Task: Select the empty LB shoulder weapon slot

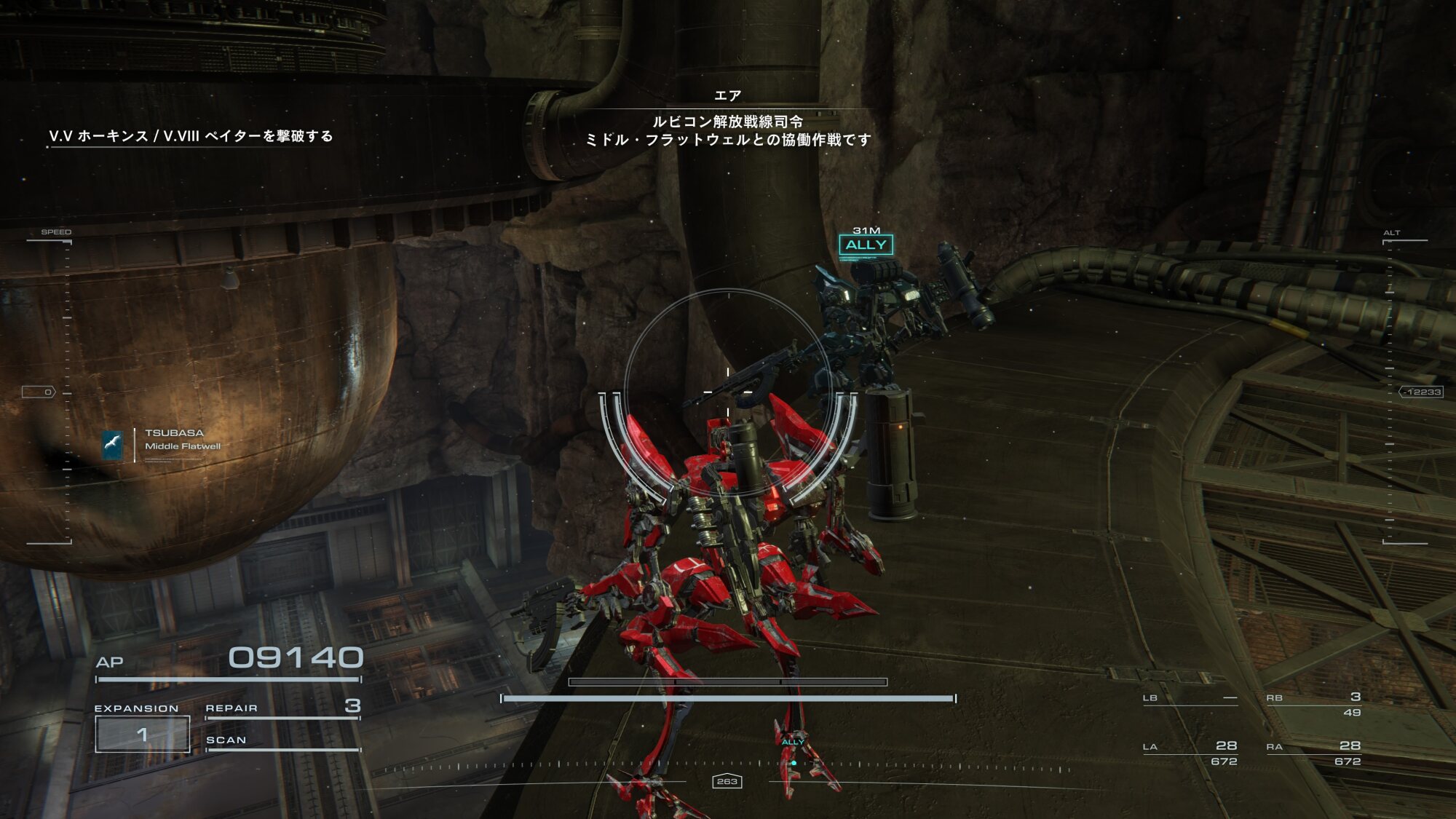Action: click(x=1190, y=699)
